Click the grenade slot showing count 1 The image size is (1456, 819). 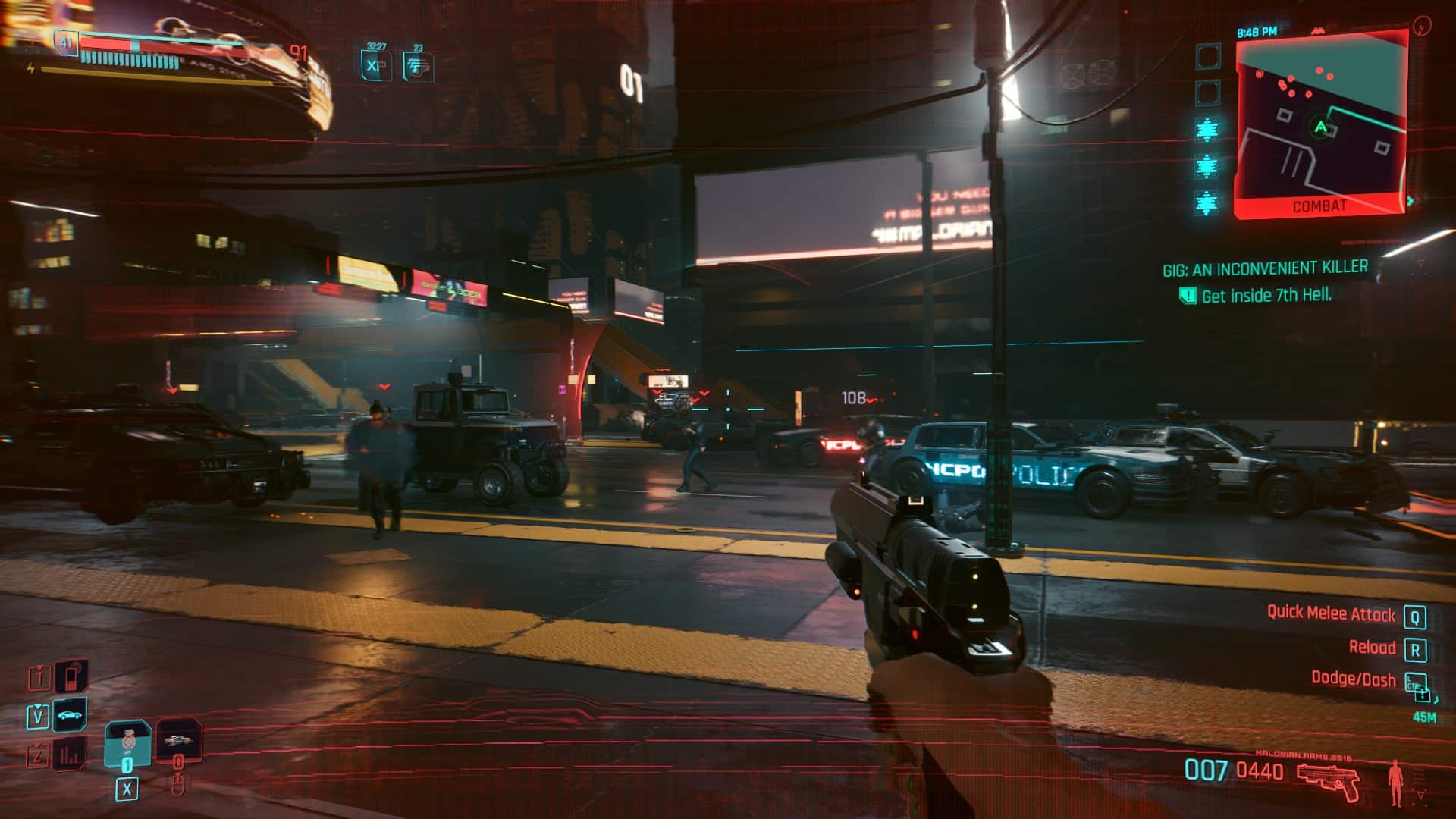coord(127,742)
